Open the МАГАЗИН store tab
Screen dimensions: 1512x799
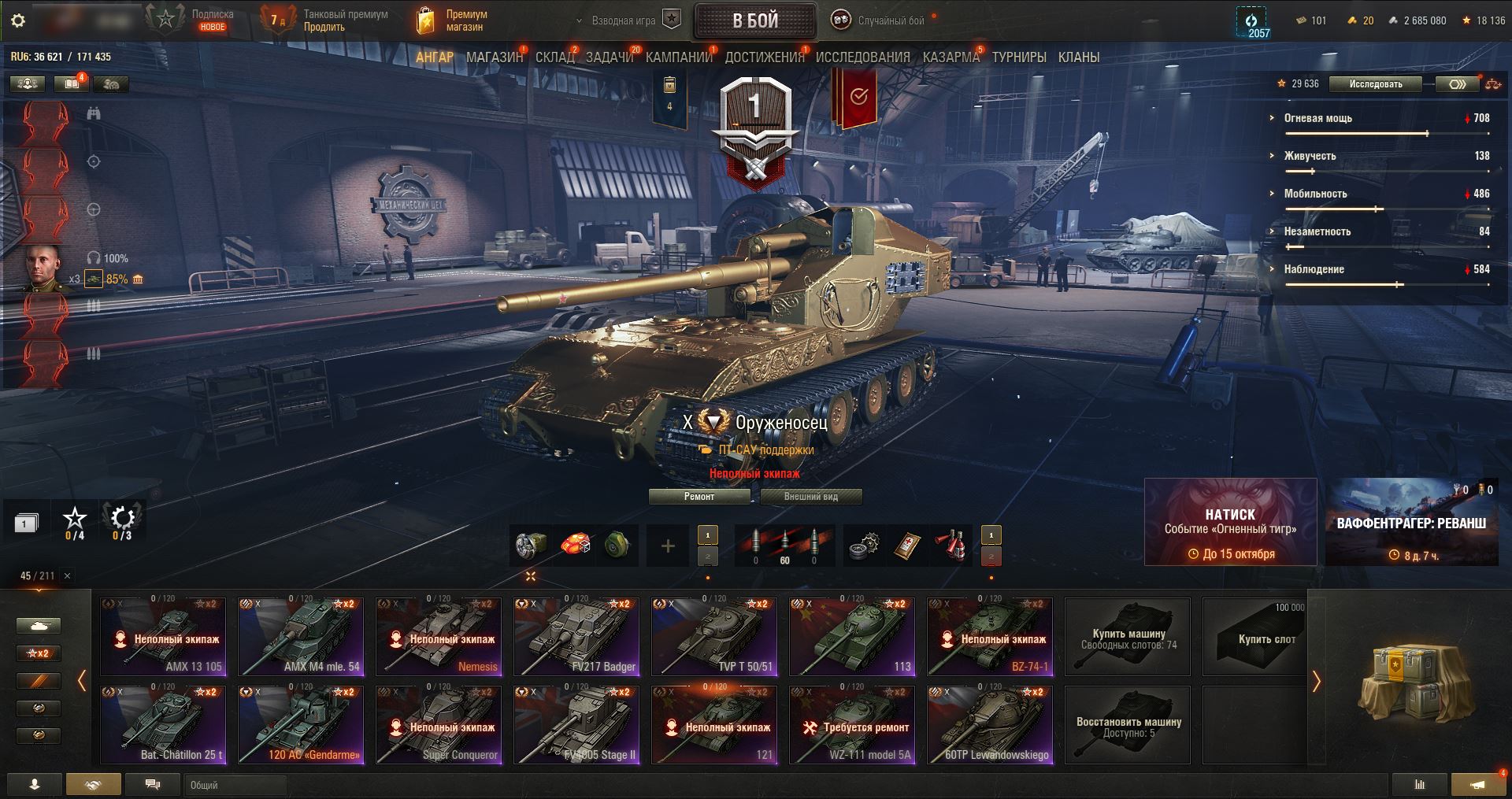click(494, 57)
